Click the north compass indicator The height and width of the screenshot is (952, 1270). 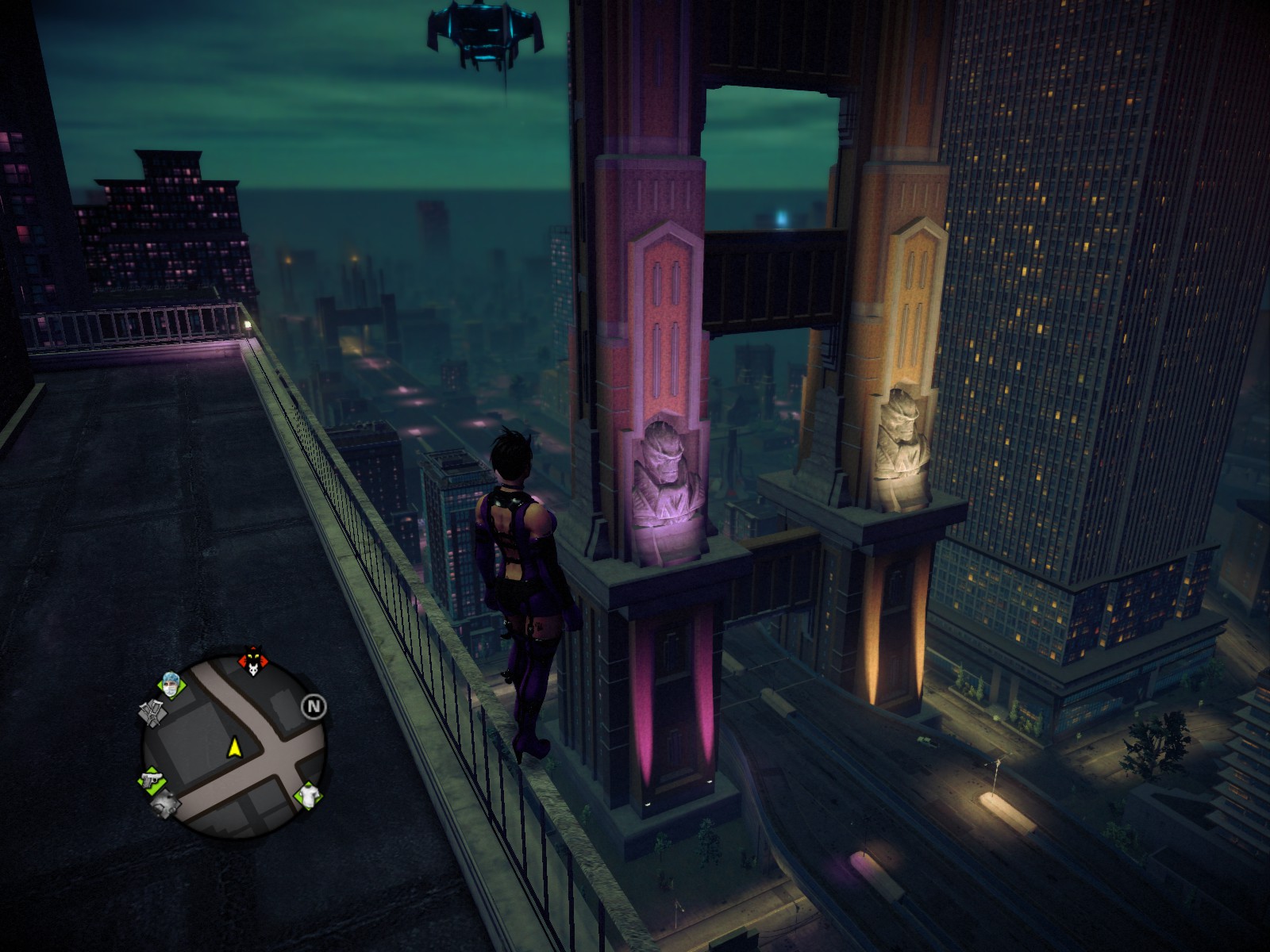pos(314,706)
